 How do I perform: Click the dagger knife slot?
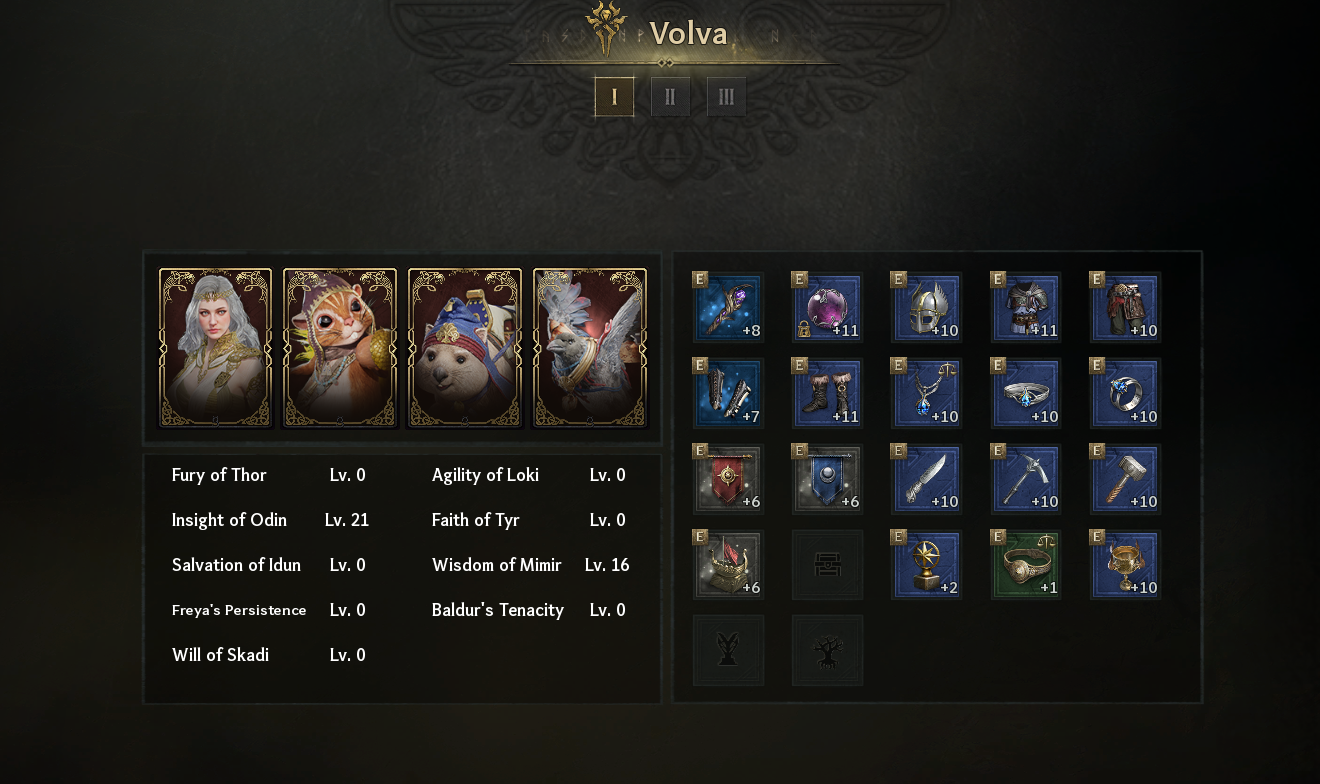click(x=927, y=480)
